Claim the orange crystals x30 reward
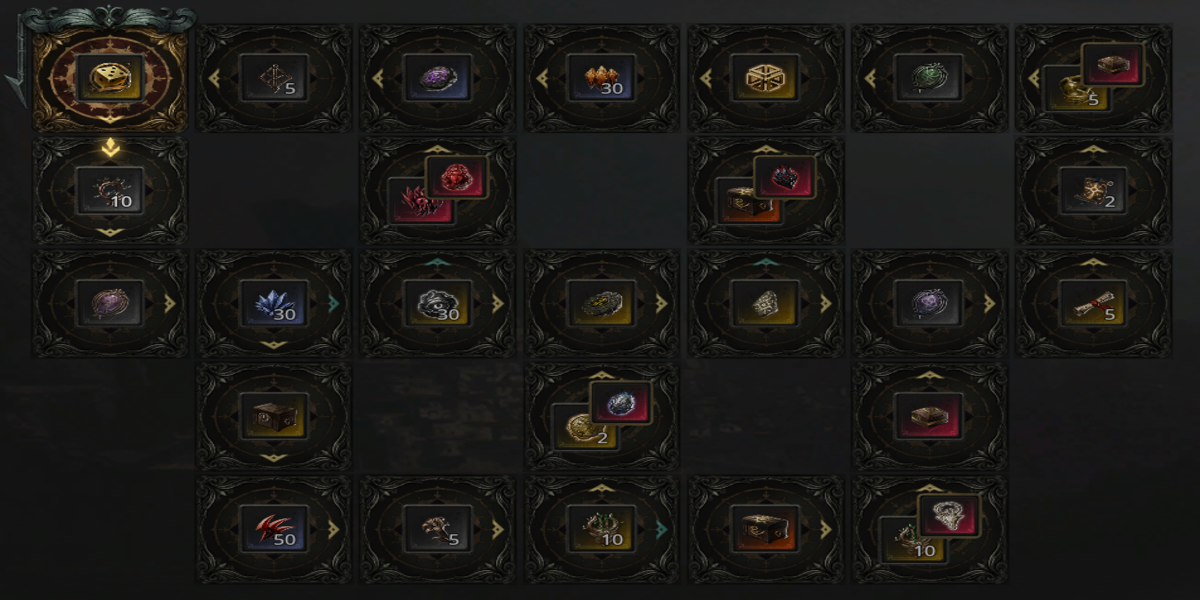1200x600 pixels. tap(602, 78)
